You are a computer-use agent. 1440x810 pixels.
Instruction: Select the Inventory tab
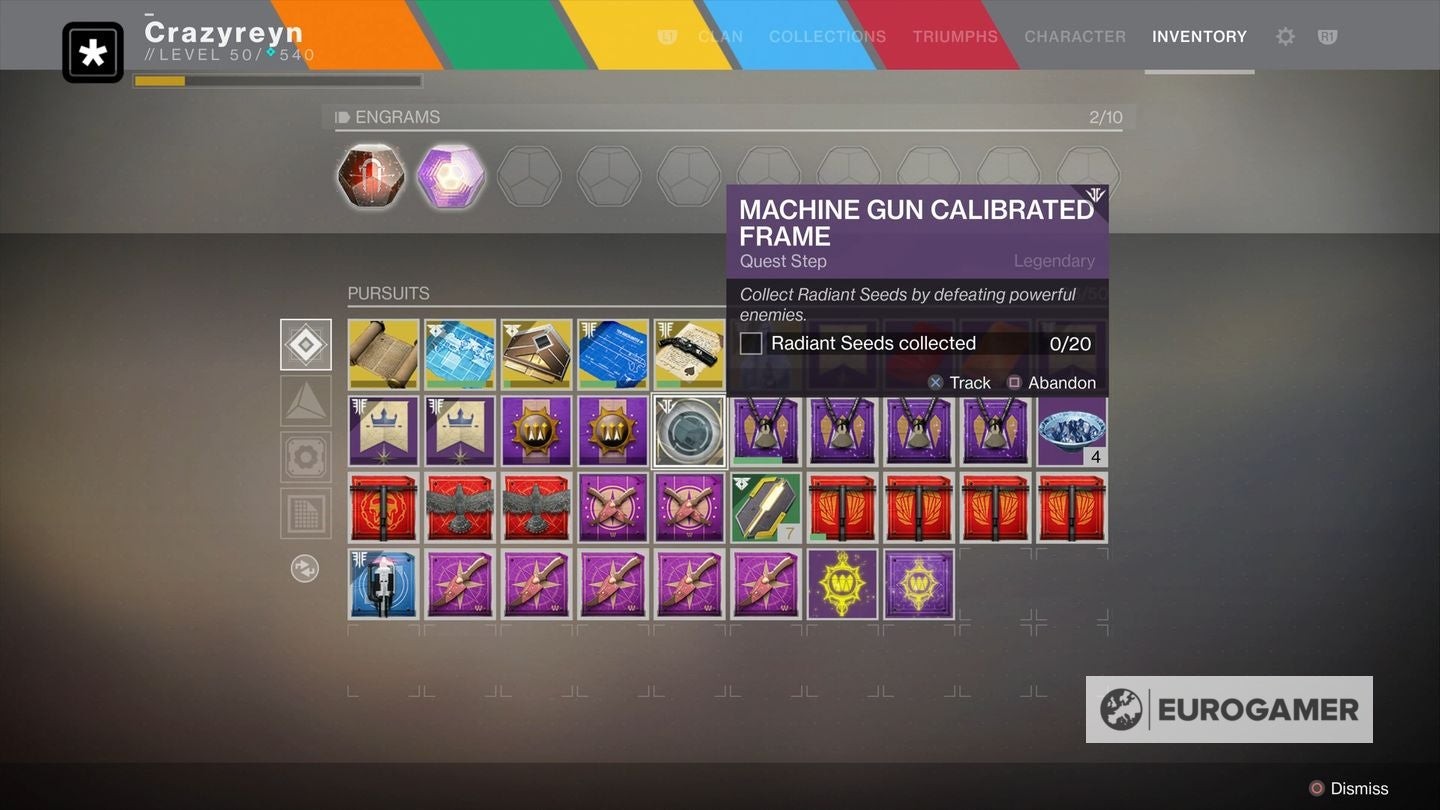[1199, 37]
